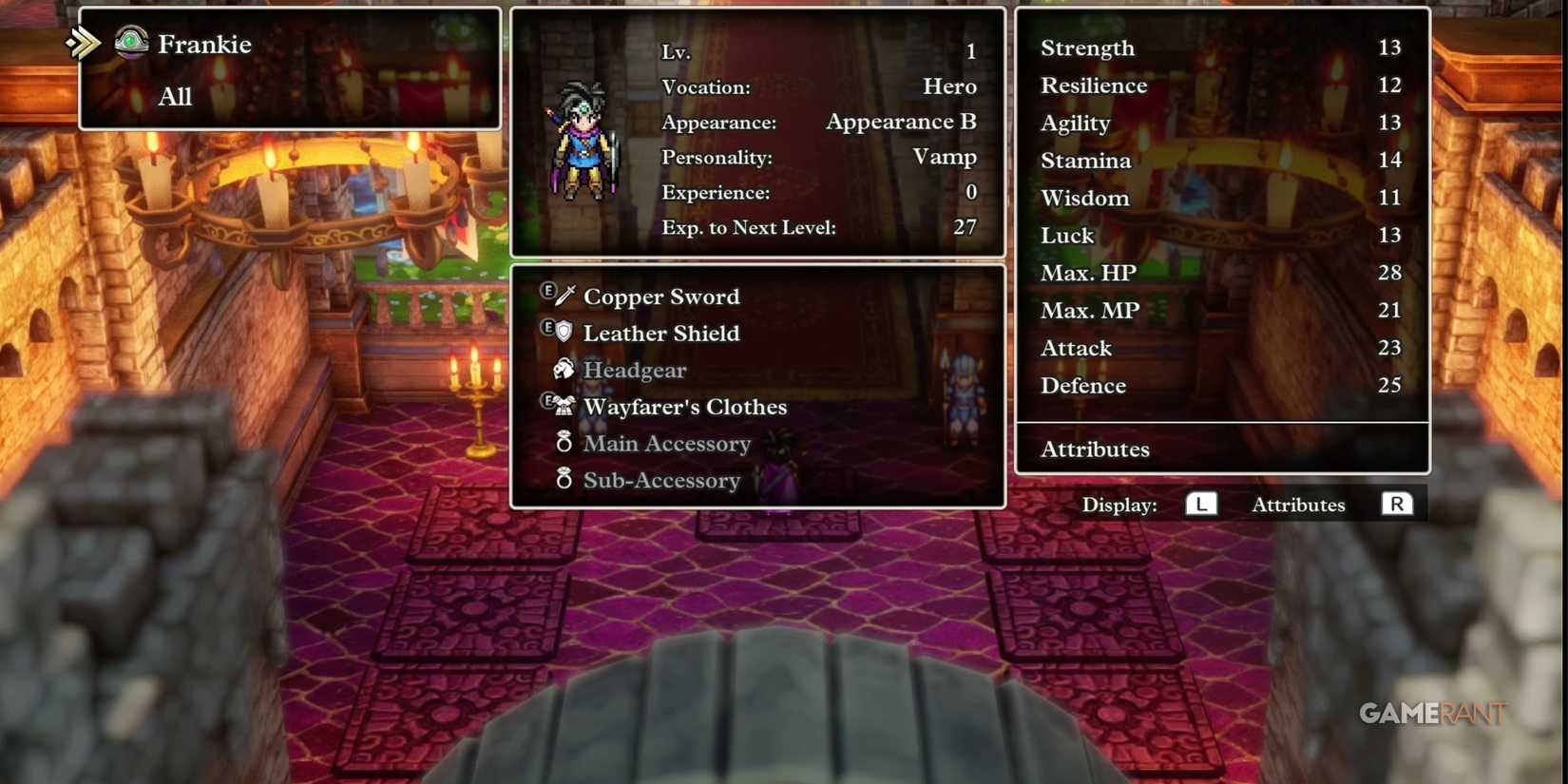
Task: Expand the chevron arrows beside Frankie
Action: point(83,42)
